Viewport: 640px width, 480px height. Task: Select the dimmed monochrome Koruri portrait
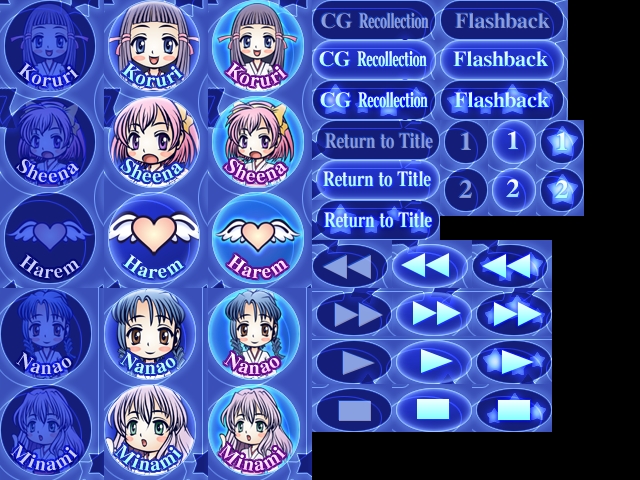coord(48,47)
